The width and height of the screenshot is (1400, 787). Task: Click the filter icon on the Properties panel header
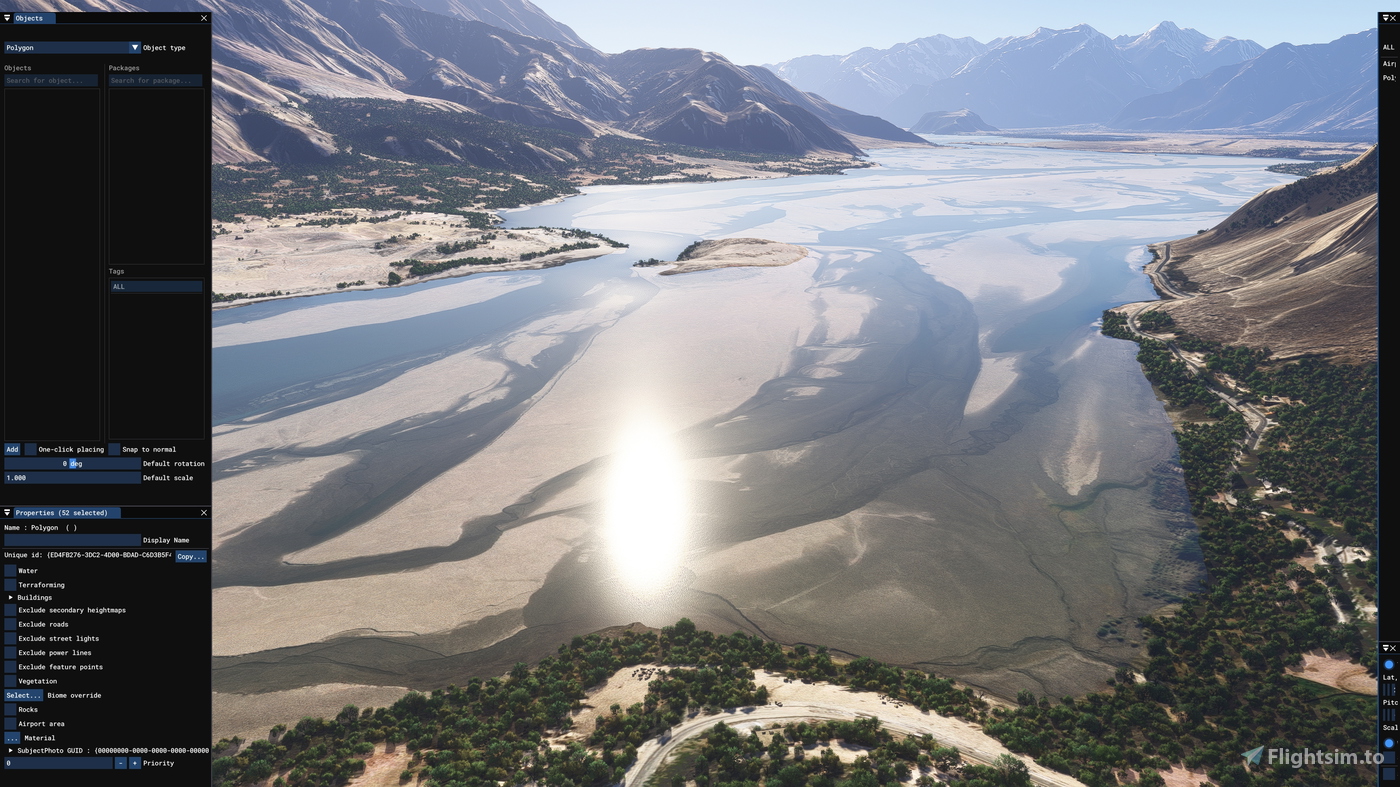6,512
